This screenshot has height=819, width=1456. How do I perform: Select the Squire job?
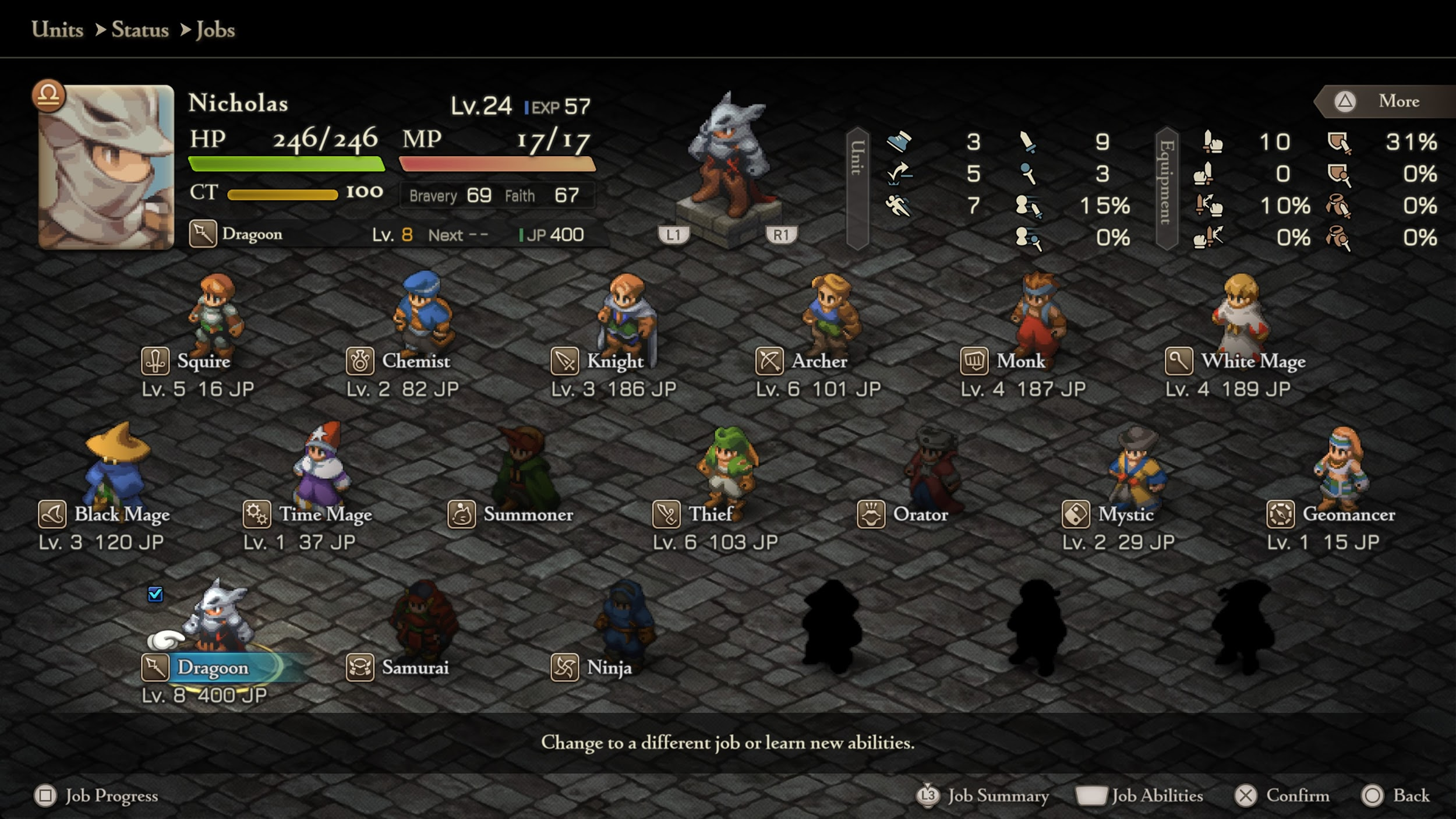point(203,361)
